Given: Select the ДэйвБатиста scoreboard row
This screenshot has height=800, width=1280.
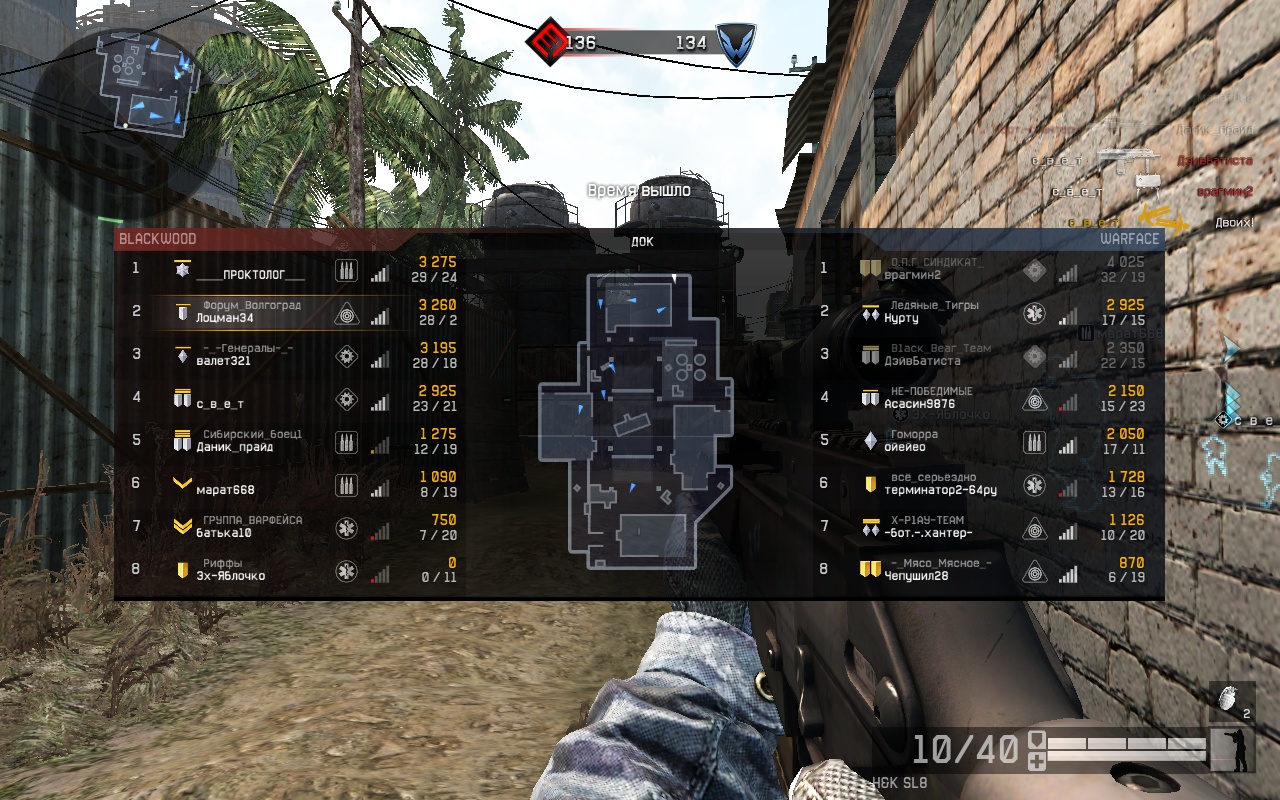Looking at the screenshot, I should 922,361.
